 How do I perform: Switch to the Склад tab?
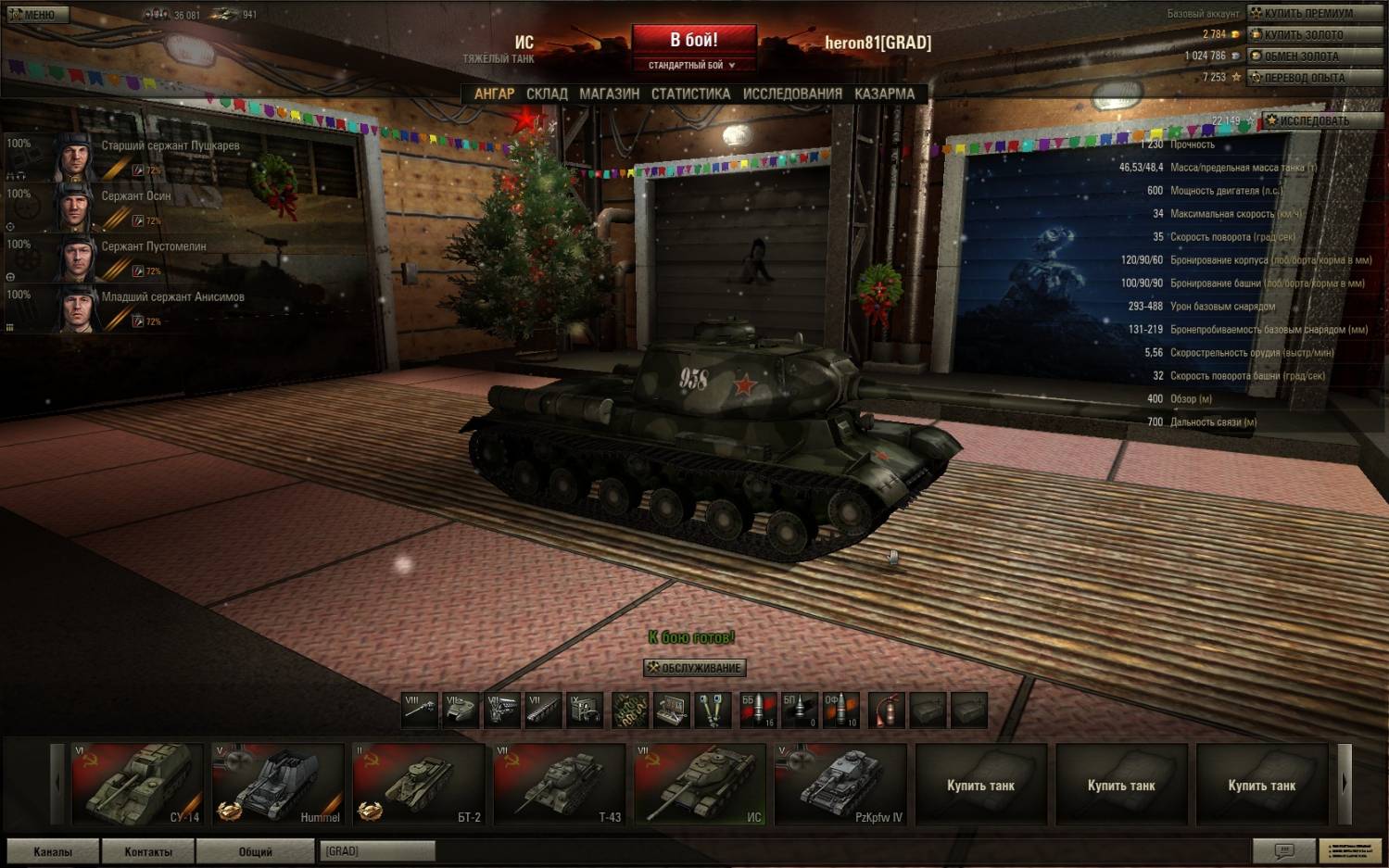tap(547, 94)
